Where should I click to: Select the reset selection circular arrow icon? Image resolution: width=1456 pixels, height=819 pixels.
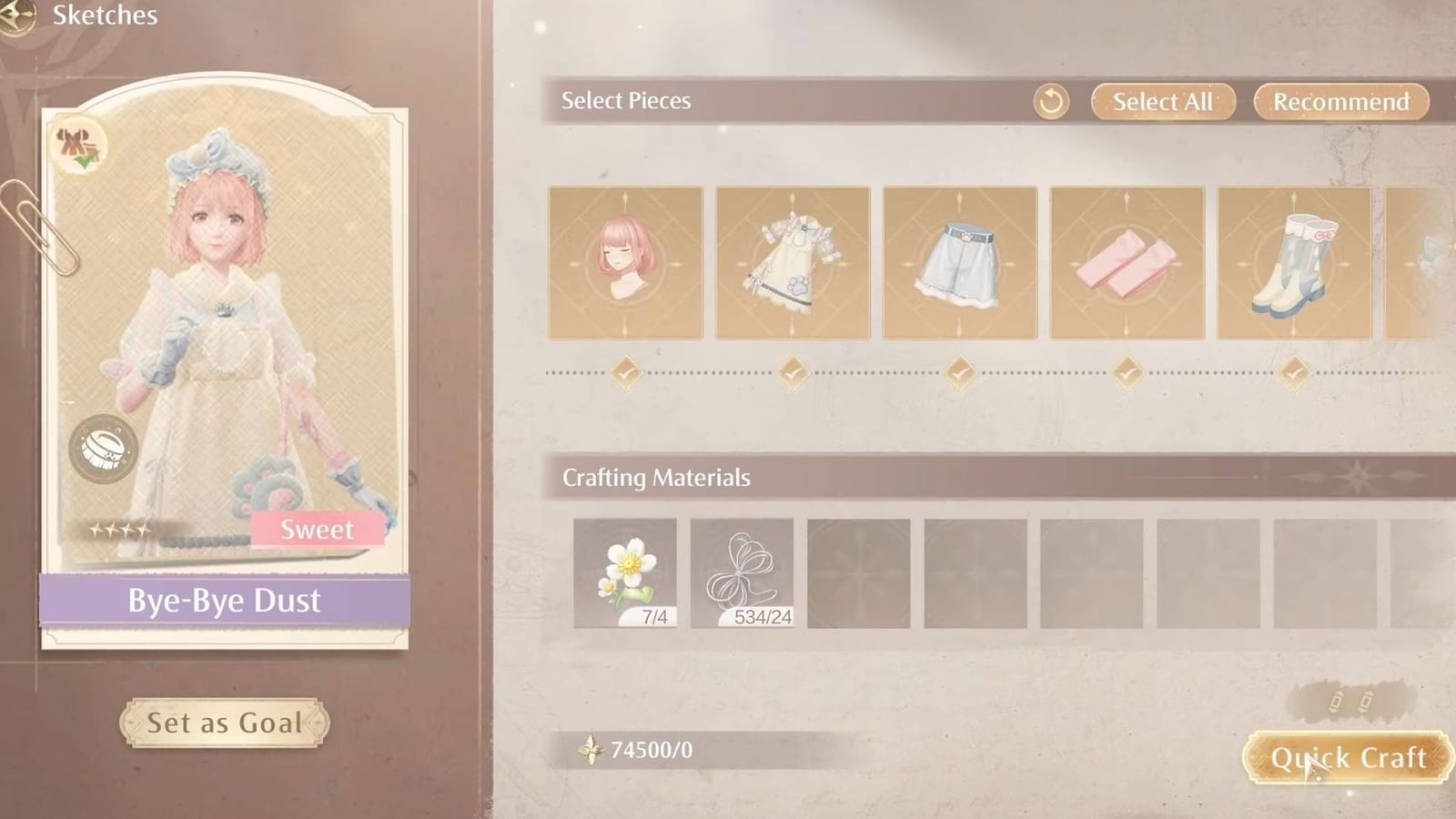click(1051, 102)
